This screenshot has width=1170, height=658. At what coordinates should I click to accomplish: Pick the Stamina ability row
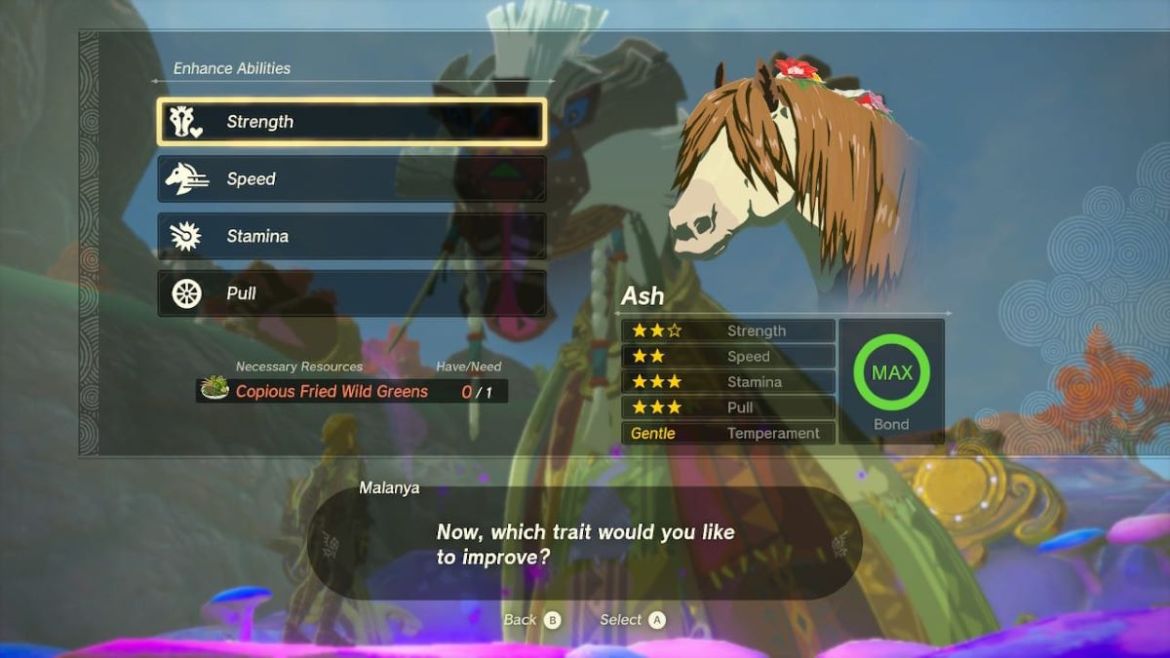point(351,236)
